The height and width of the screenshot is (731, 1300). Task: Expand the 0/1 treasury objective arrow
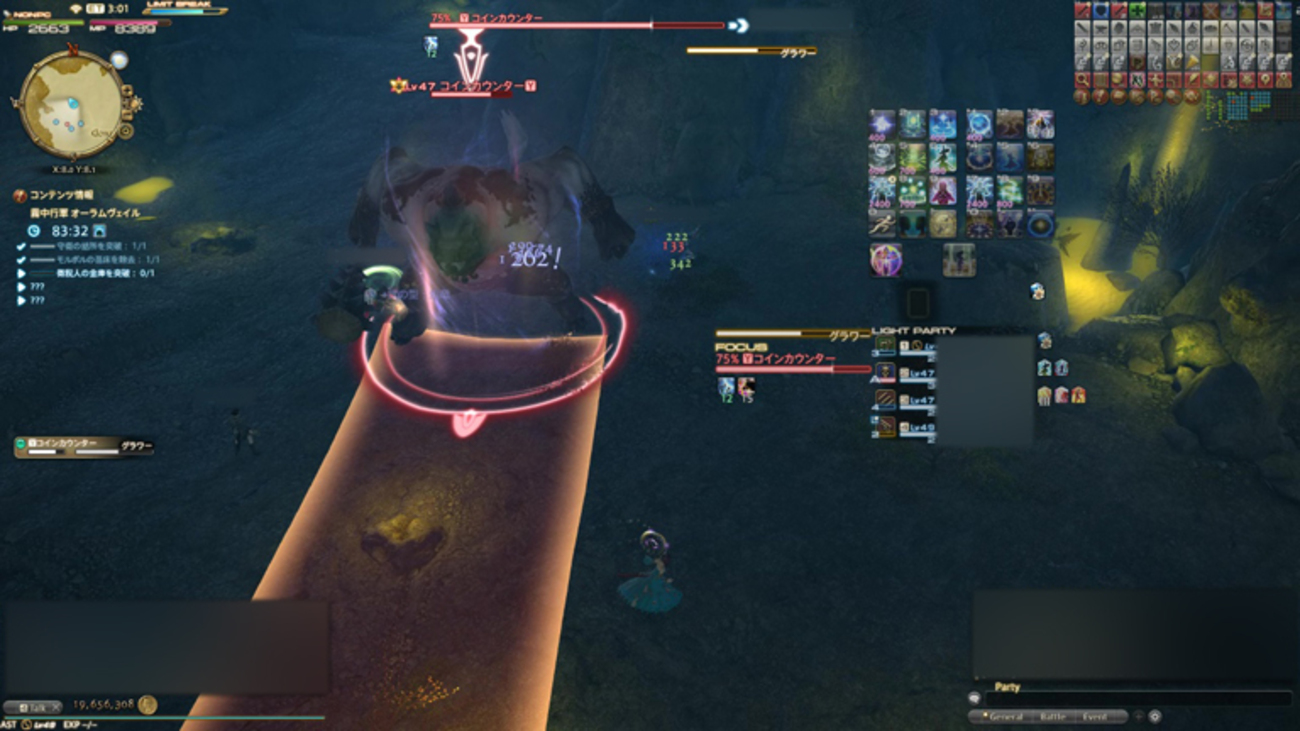click(x=21, y=273)
